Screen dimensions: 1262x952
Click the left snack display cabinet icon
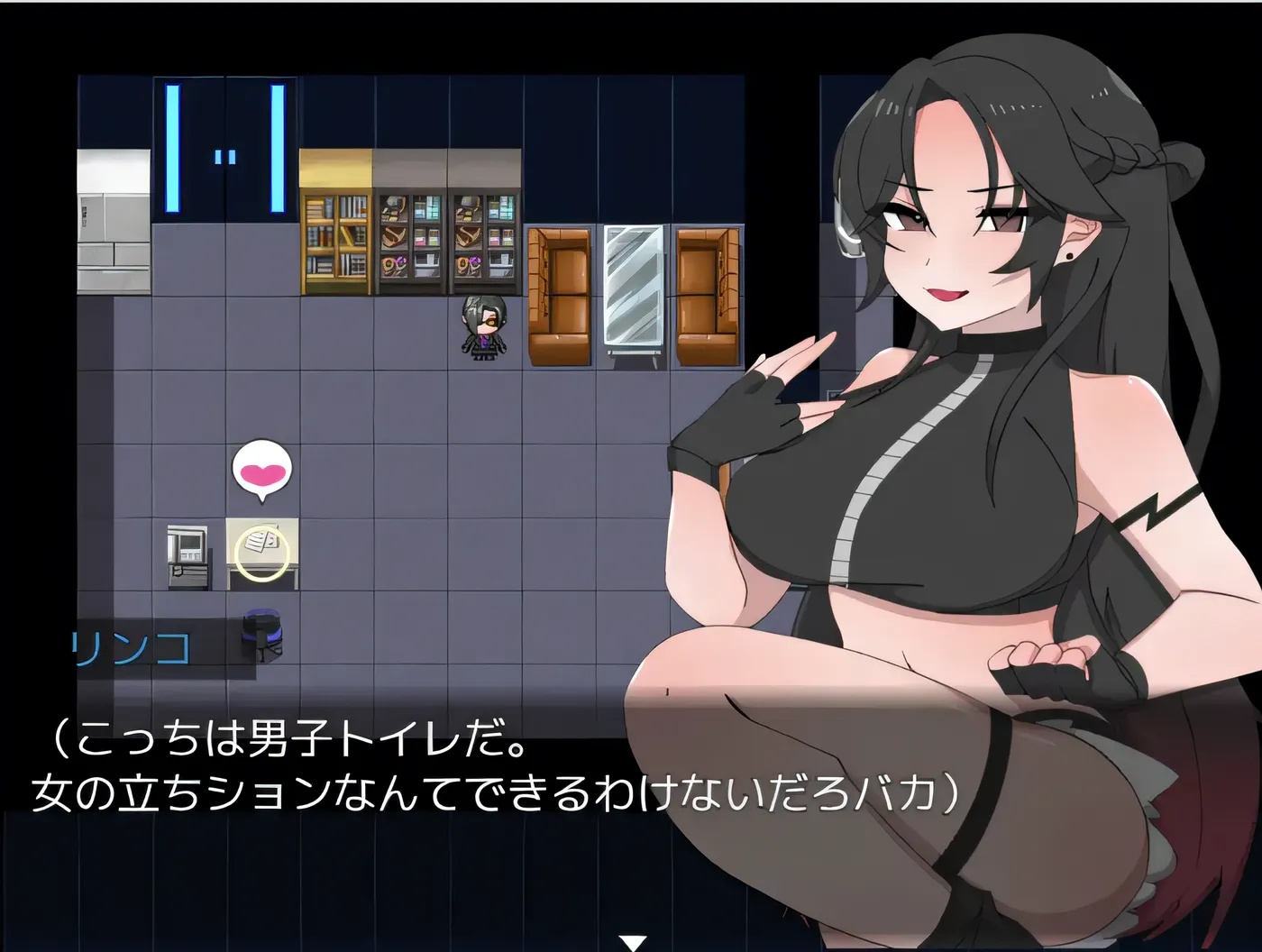click(407, 234)
